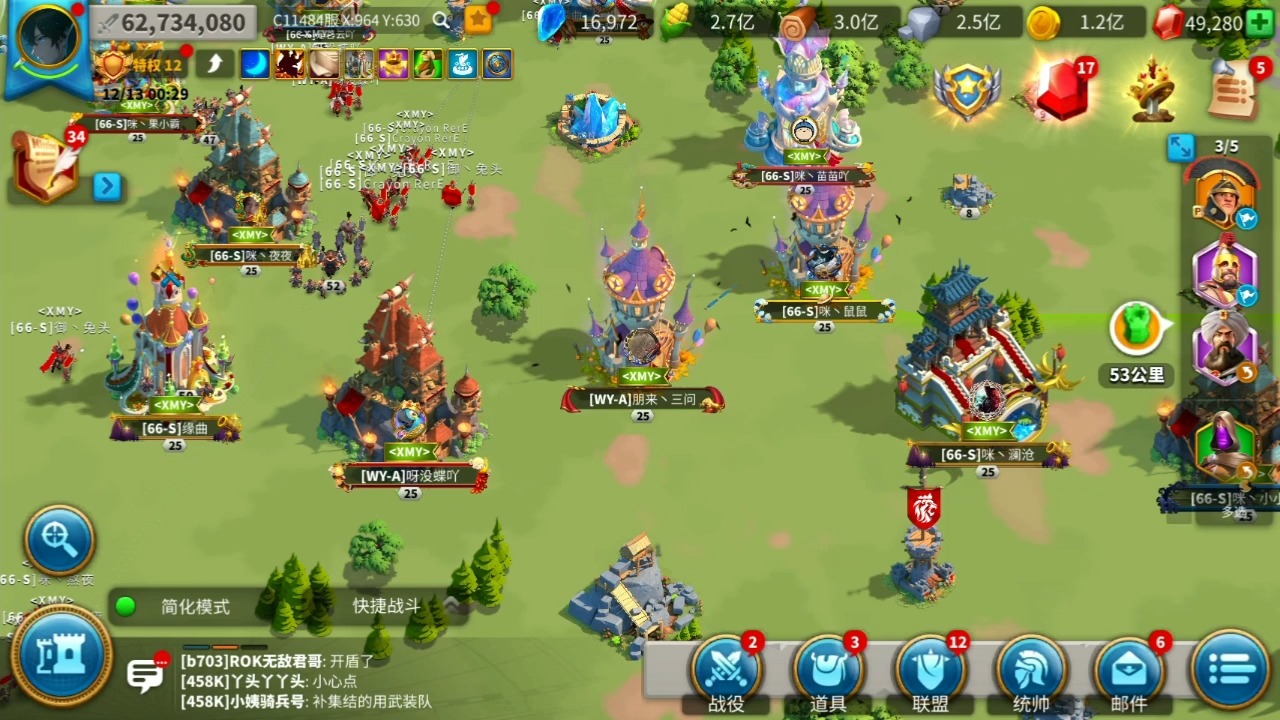Open the chat panel at bottom left
Image resolution: width=1280 pixels, height=720 pixels.
145,676
